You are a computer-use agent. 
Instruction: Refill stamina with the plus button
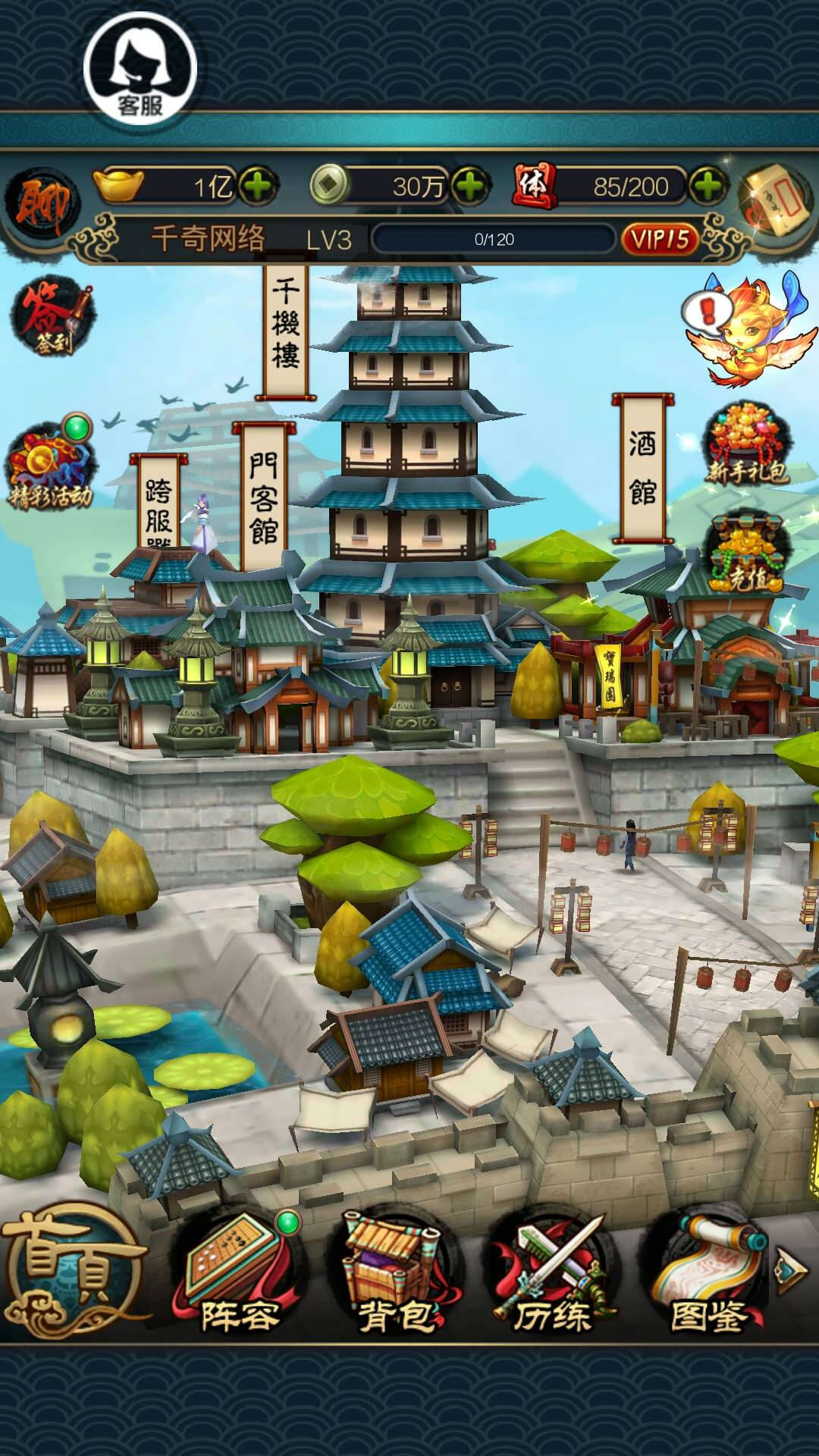pyautogui.click(x=708, y=186)
